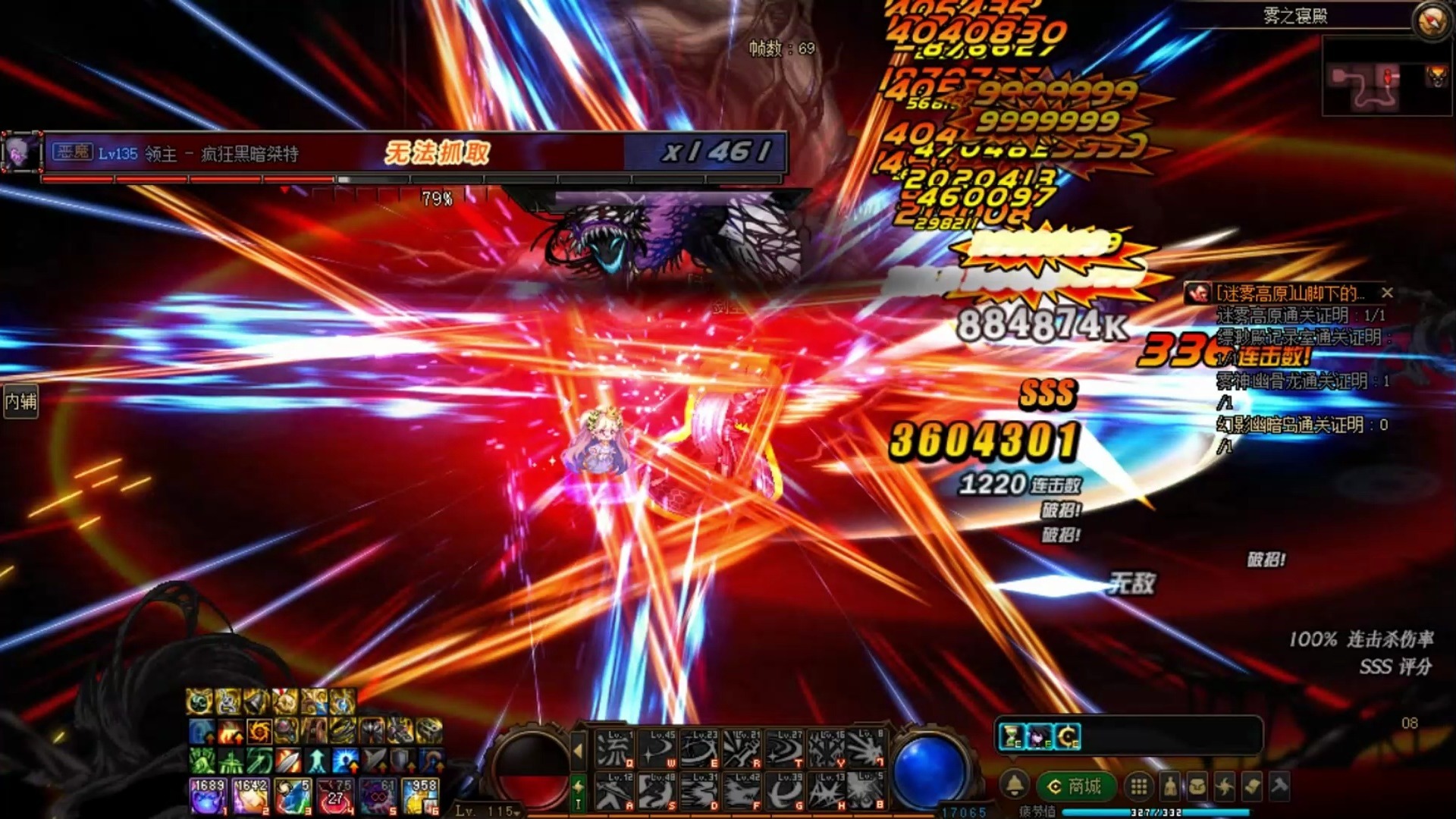Use the red potion in slot 4
This screenshot has height=819, width=1456.
334,796
